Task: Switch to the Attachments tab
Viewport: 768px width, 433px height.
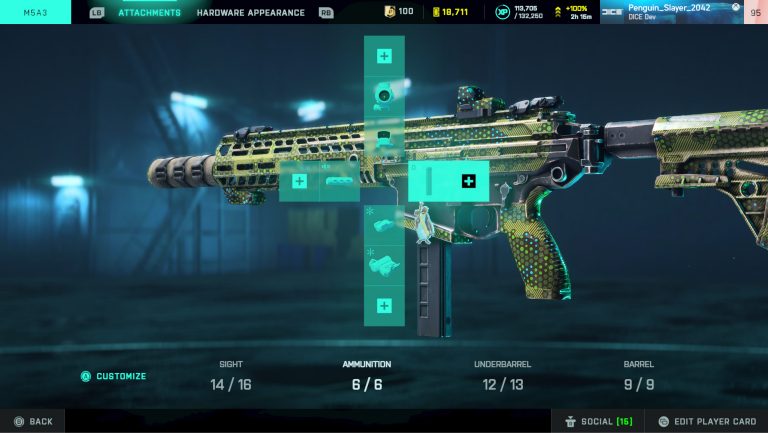Action: click(149, 13)
